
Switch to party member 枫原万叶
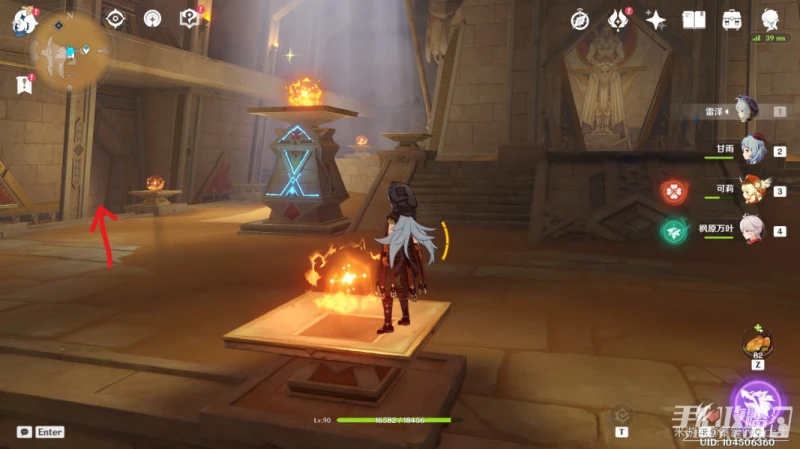click(751, 230)
